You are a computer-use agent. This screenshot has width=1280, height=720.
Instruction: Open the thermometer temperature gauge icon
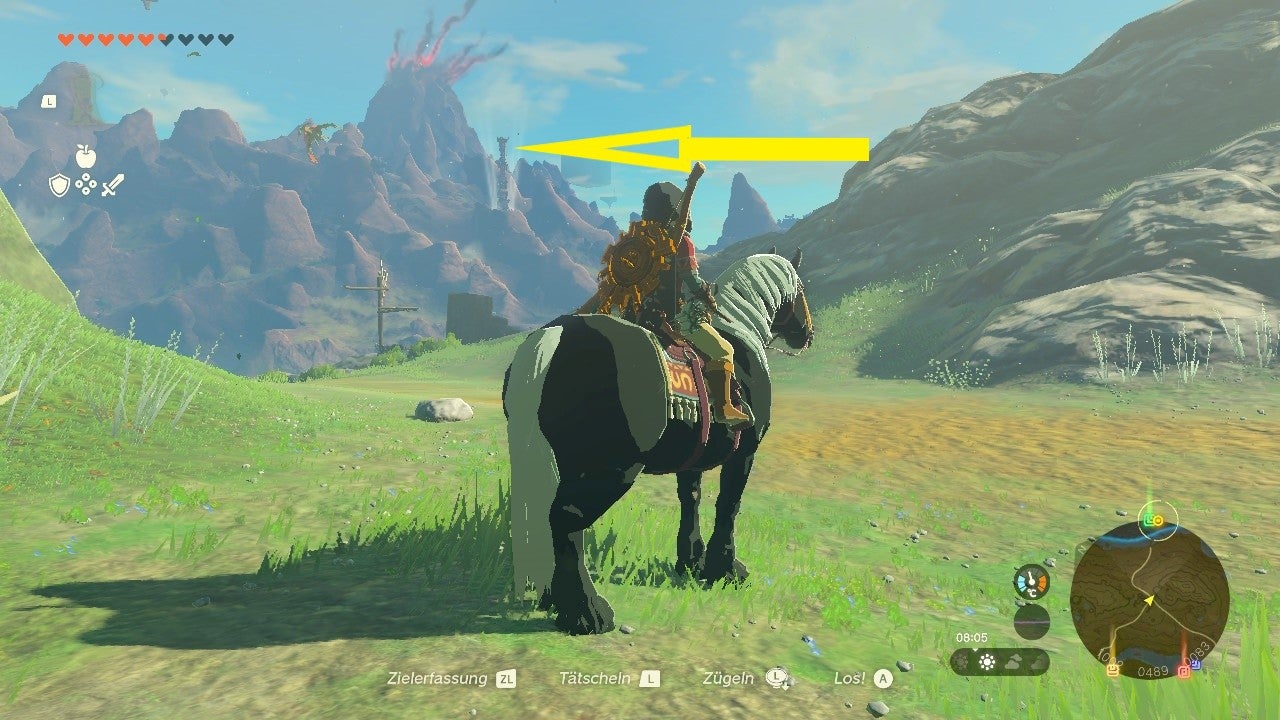pyautogui.click(x=1032, y=581)
